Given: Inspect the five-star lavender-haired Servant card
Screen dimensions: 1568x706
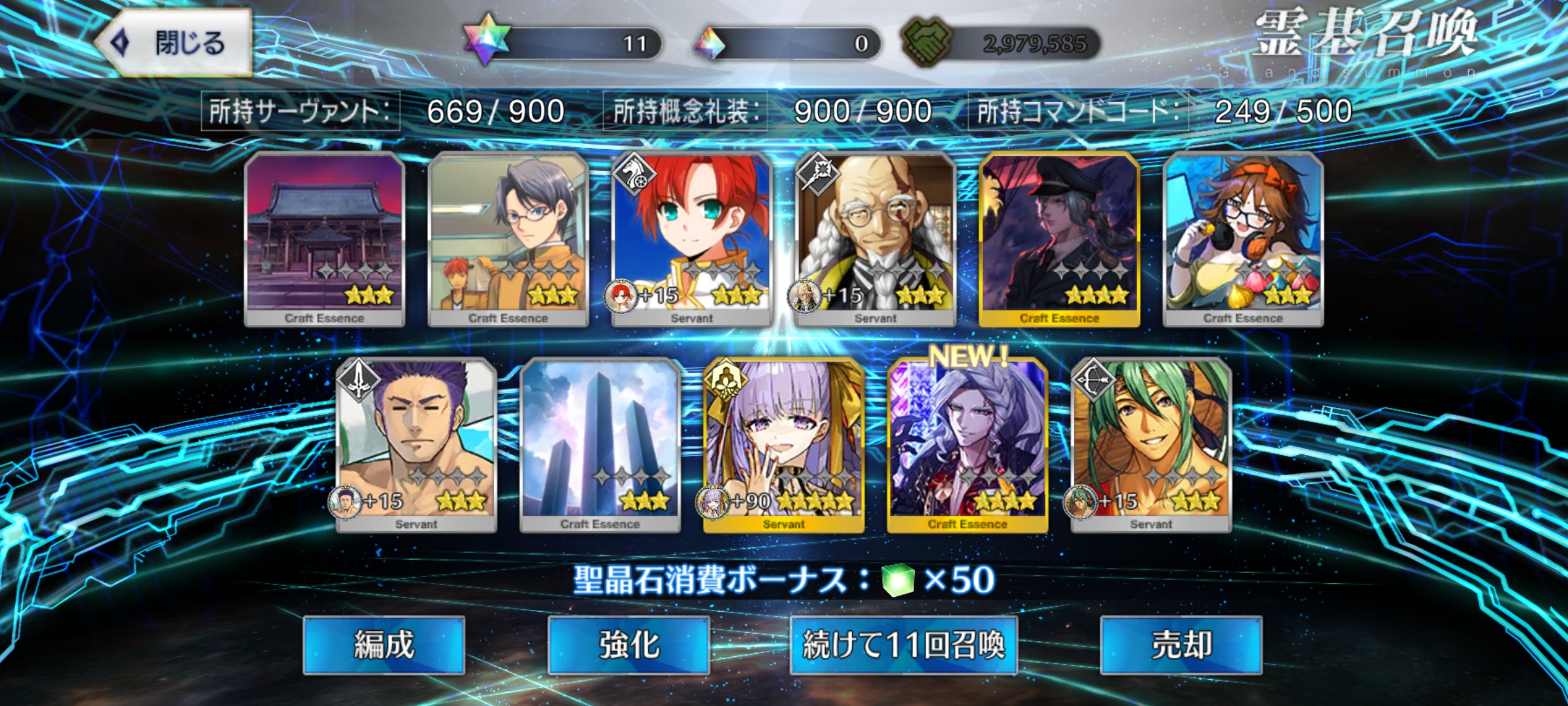Looking at the screenshot, I should pos(783,445).
